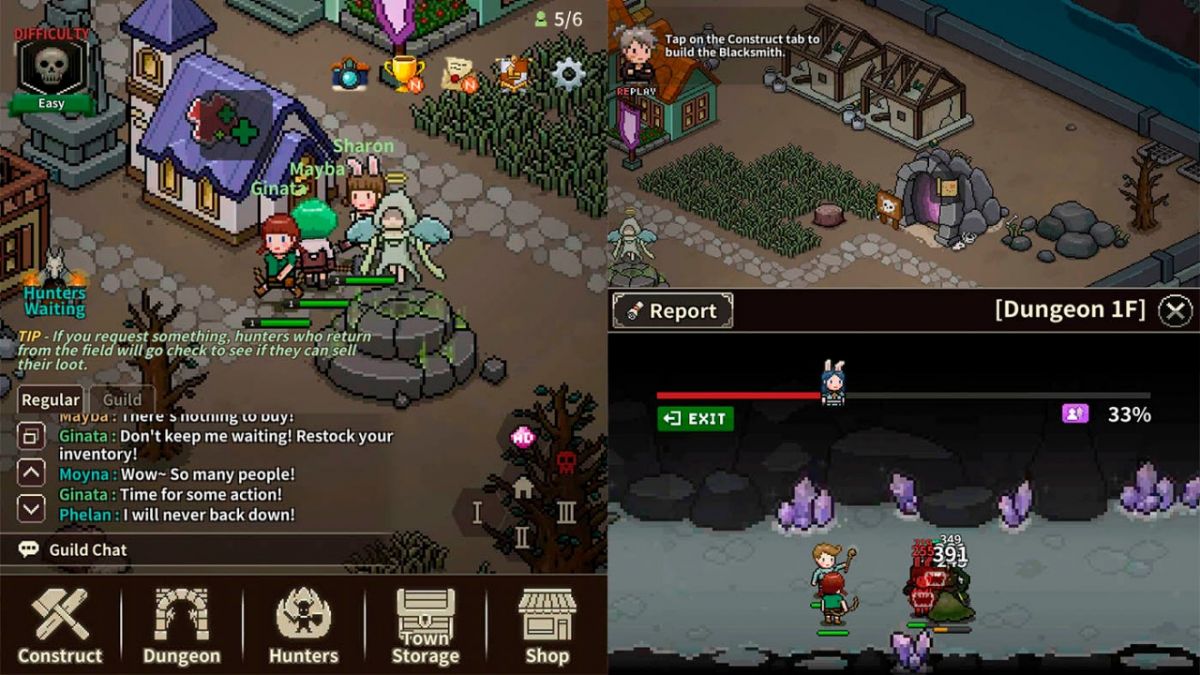
Task: Click the chat scroll-down arrow button
Action: pyautogui.click(x=32, y=509)
